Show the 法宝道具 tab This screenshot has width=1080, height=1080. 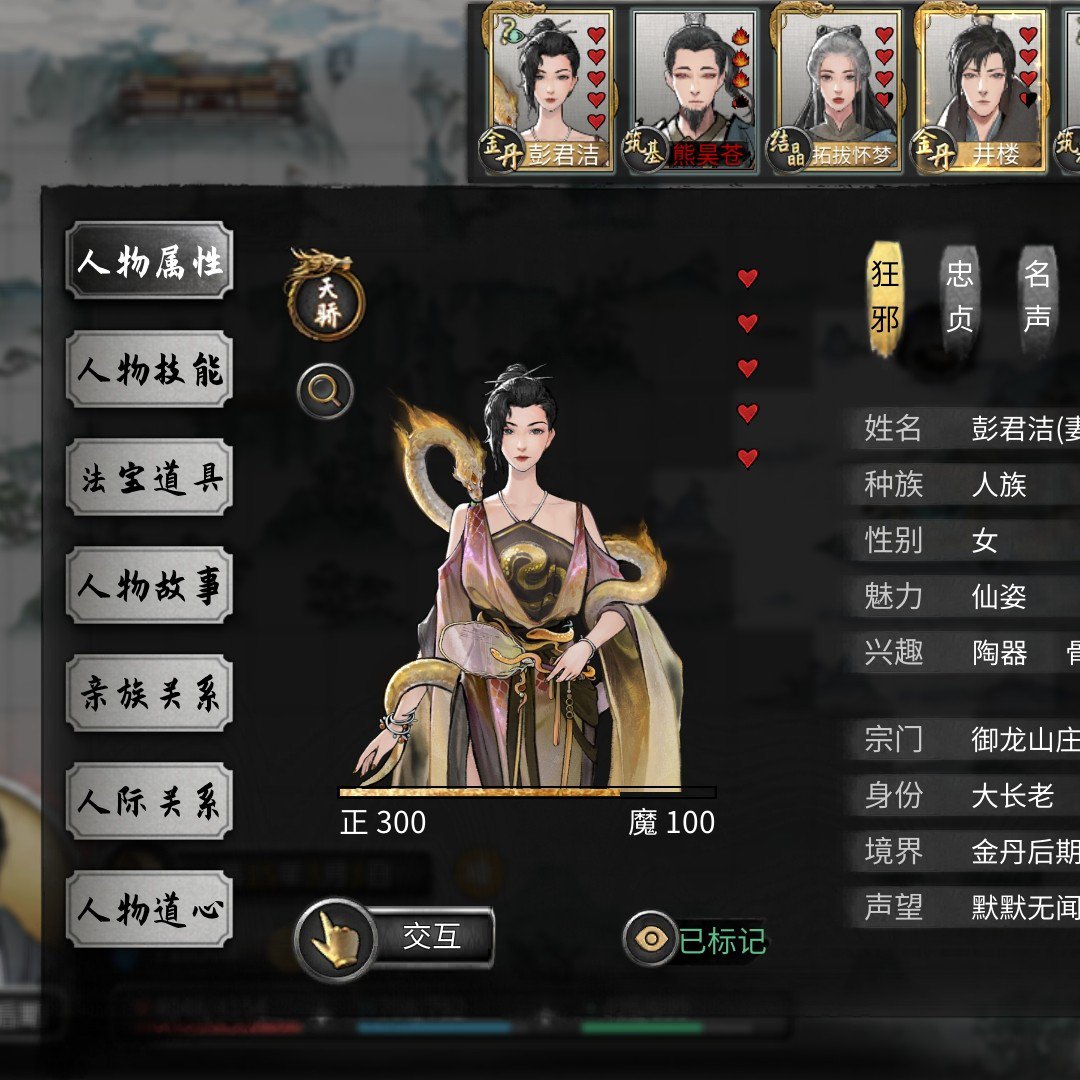click(x=149, y=478)
